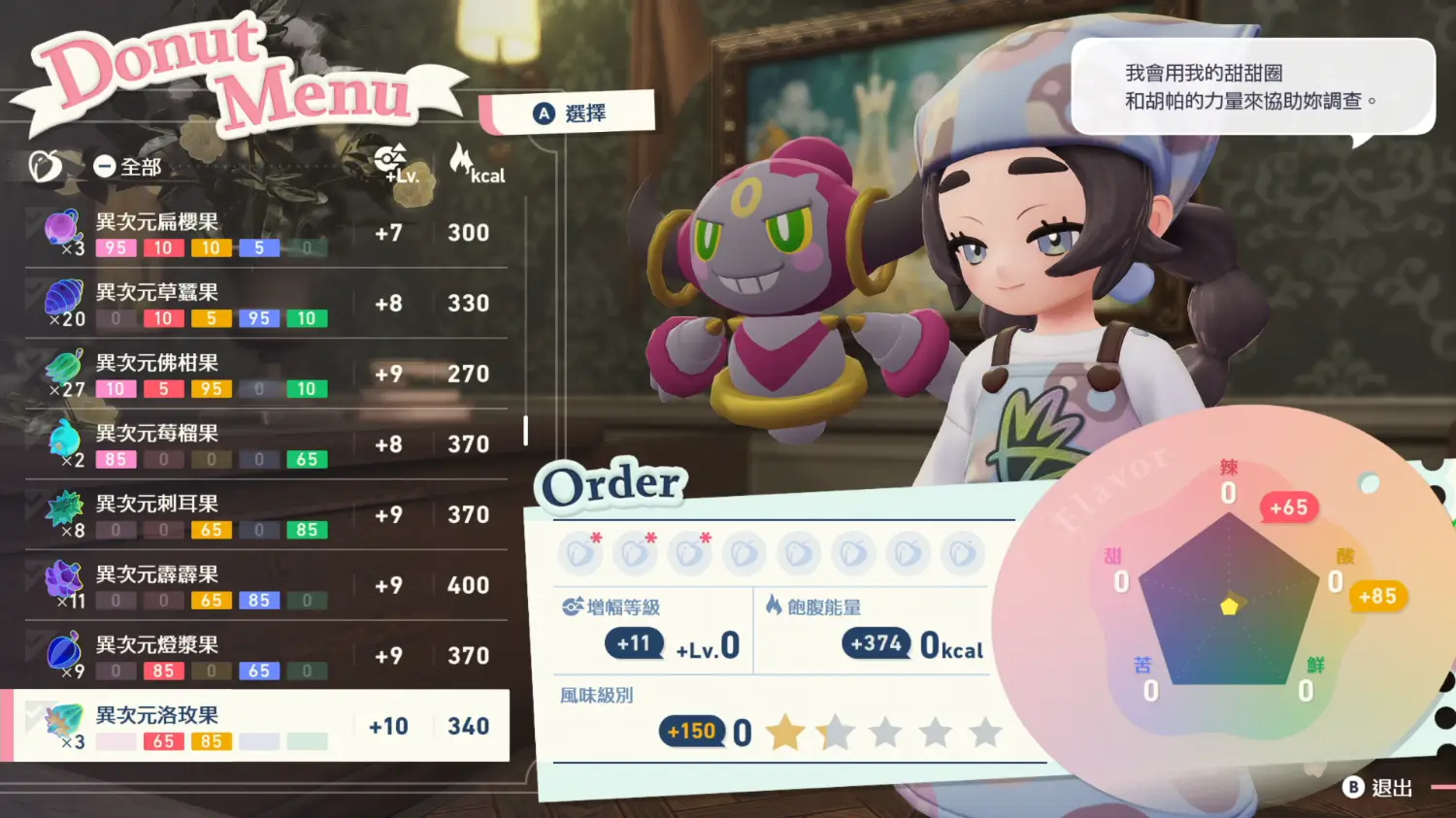Click the 異次元燈漿果 berry entry
Screen dimensions: 1456x818
262,656
